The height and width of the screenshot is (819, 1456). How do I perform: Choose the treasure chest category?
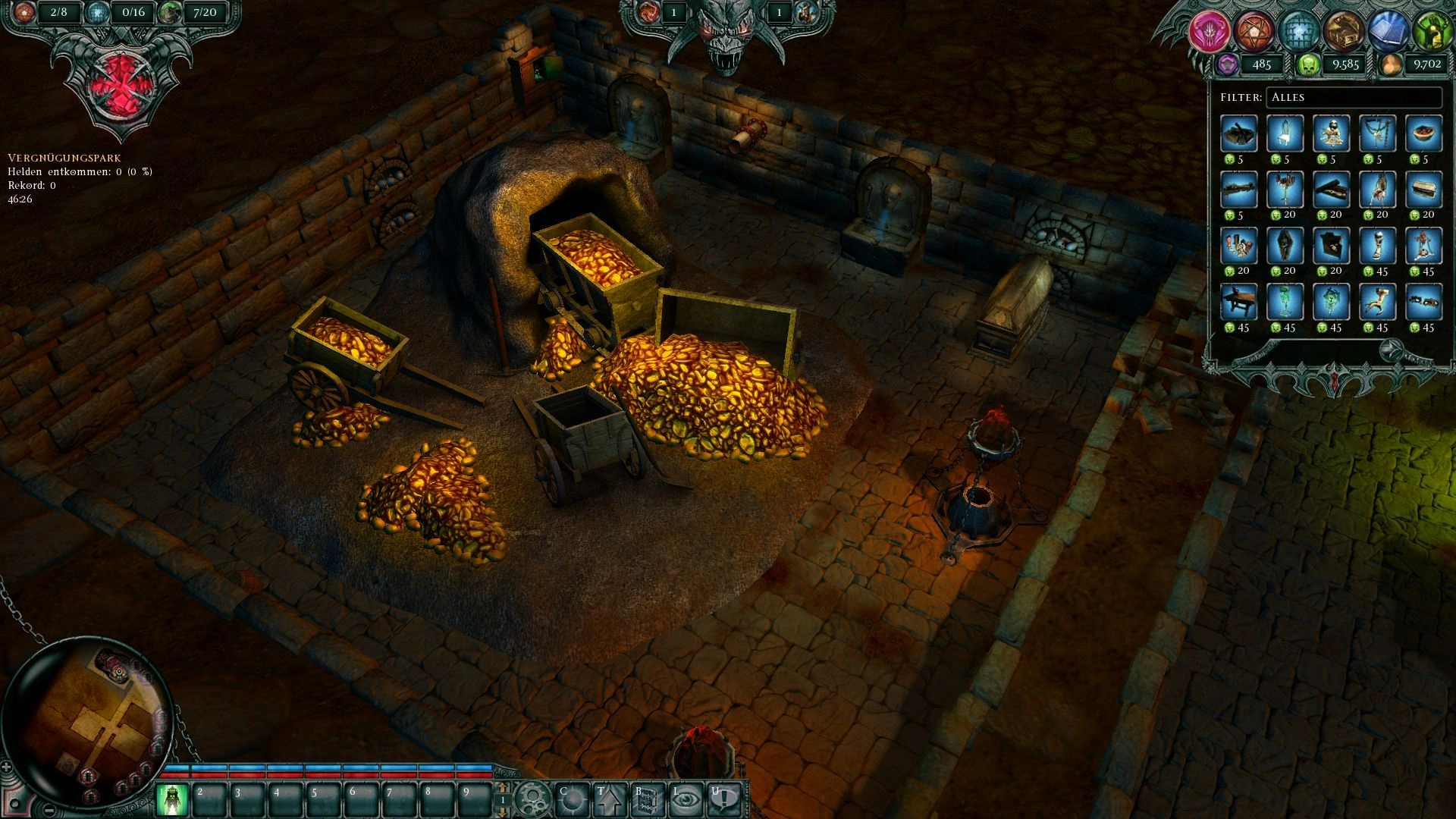click(1343, 32)
